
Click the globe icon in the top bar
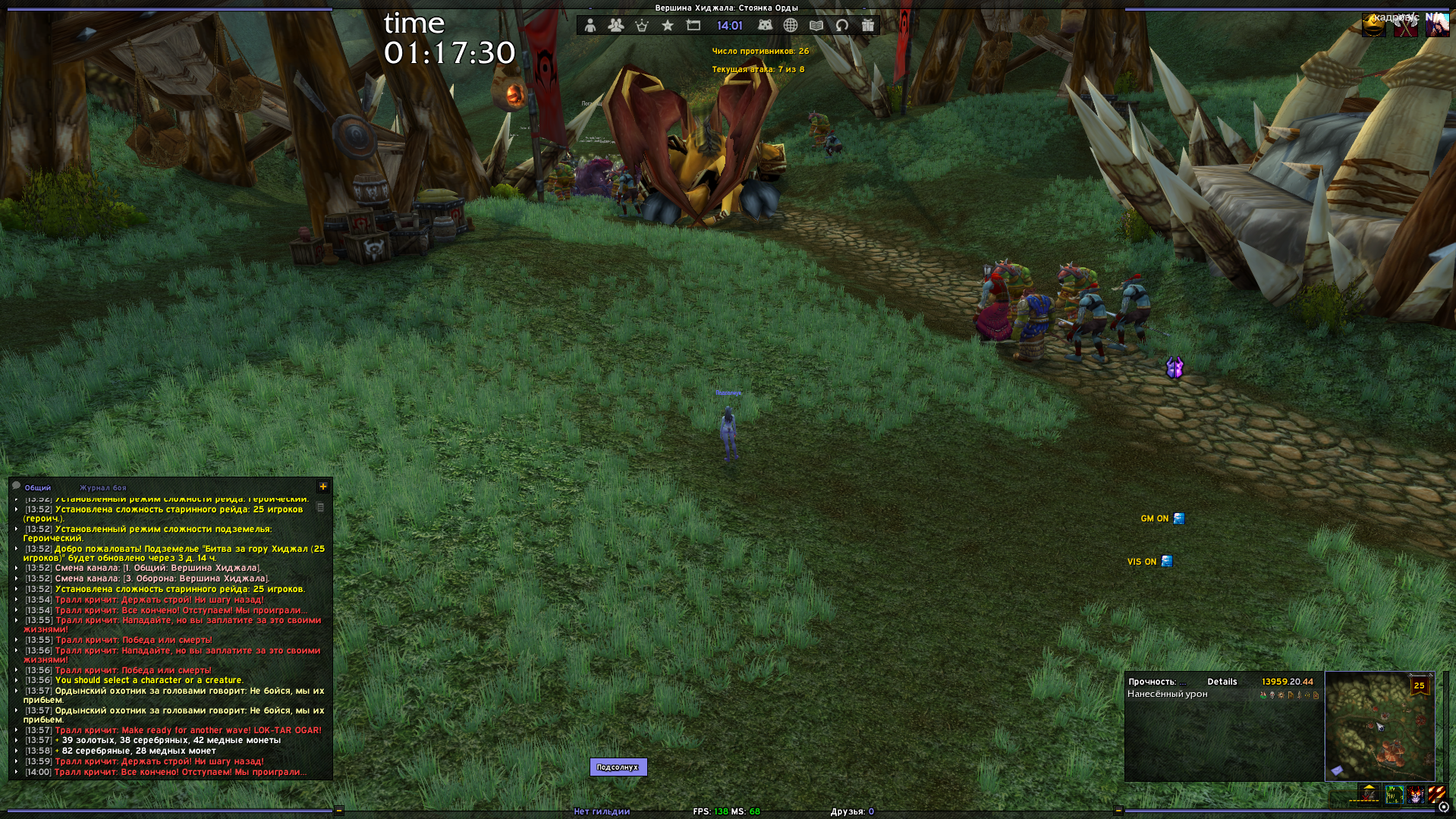[x=791, y=26]
